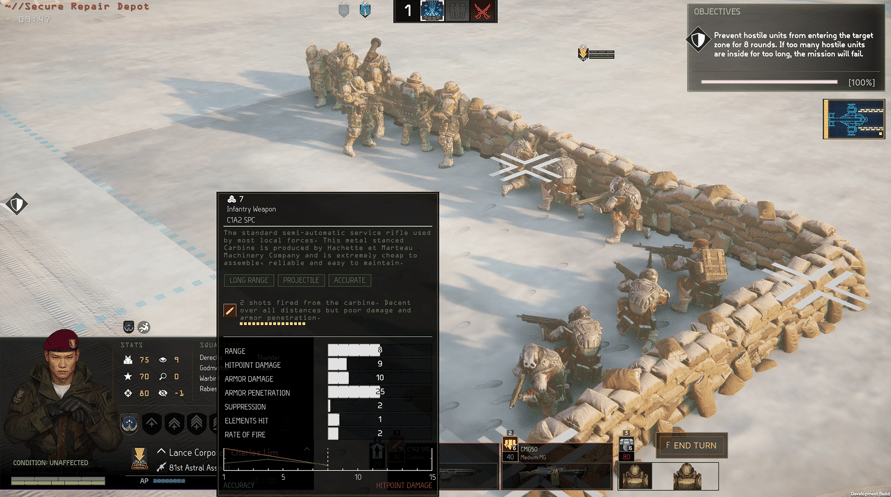The height and width of the screenshot is (497, 891).
Task: Select the blue emblem rank badge
Action: coord(129,424)
